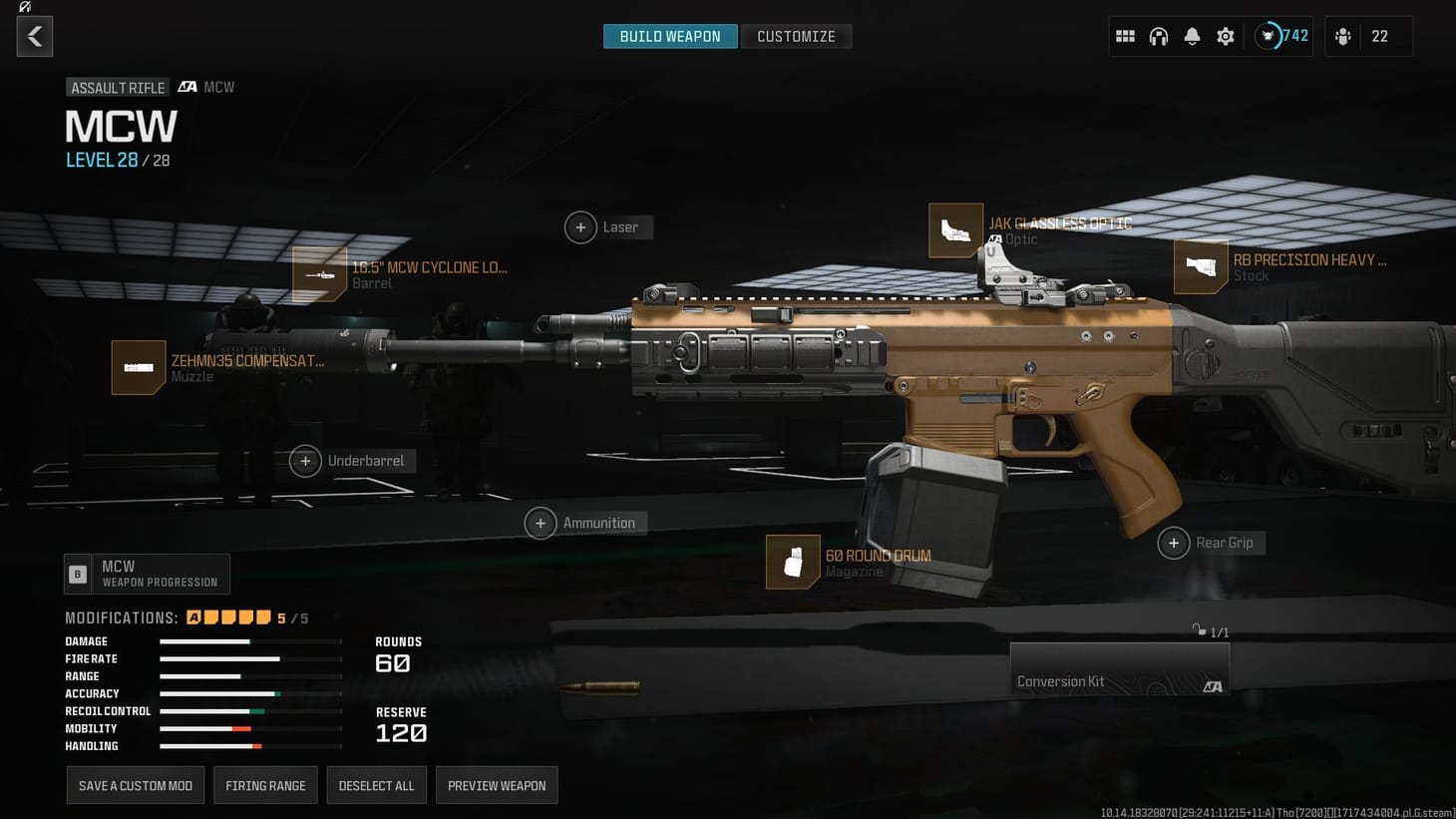The image size is (1456, 819).
Task: Click the Damage stat bar
Action: point(249,641)
